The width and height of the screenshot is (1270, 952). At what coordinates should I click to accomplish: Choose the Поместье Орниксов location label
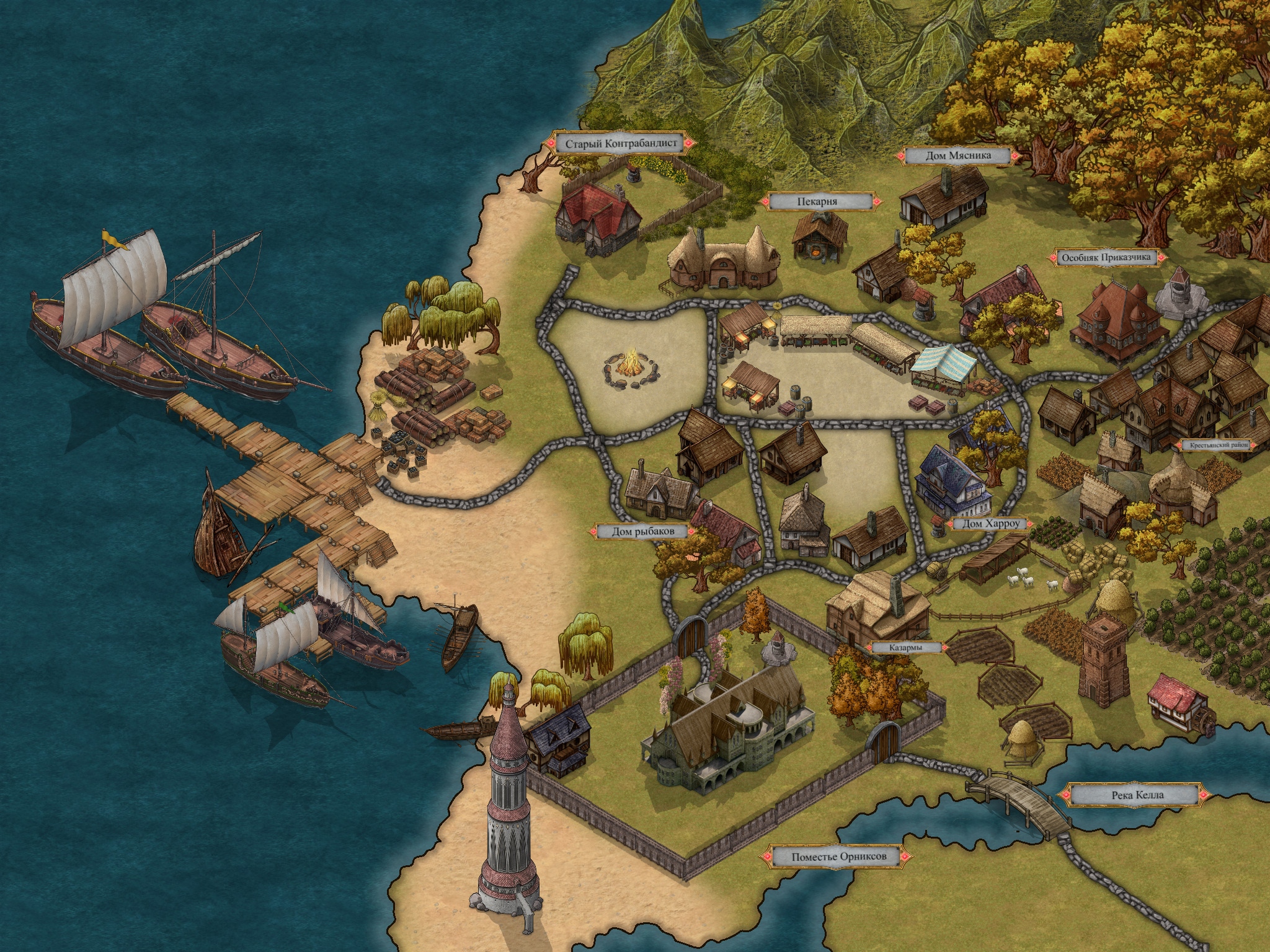pyautogui.click(x=838, y=857)
